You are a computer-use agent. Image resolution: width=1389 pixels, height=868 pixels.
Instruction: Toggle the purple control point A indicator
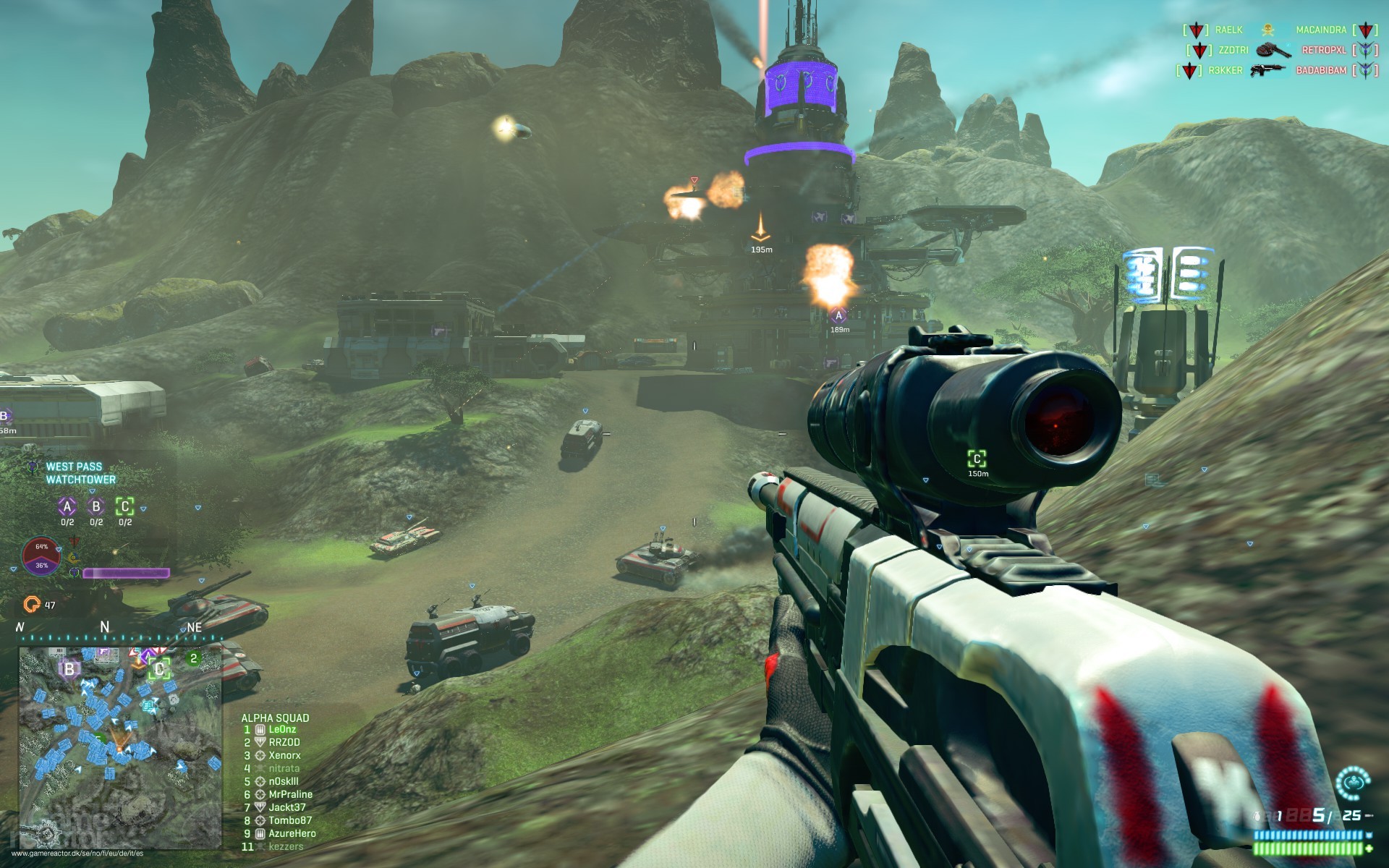pyautogui.click(x=67, y=506)
